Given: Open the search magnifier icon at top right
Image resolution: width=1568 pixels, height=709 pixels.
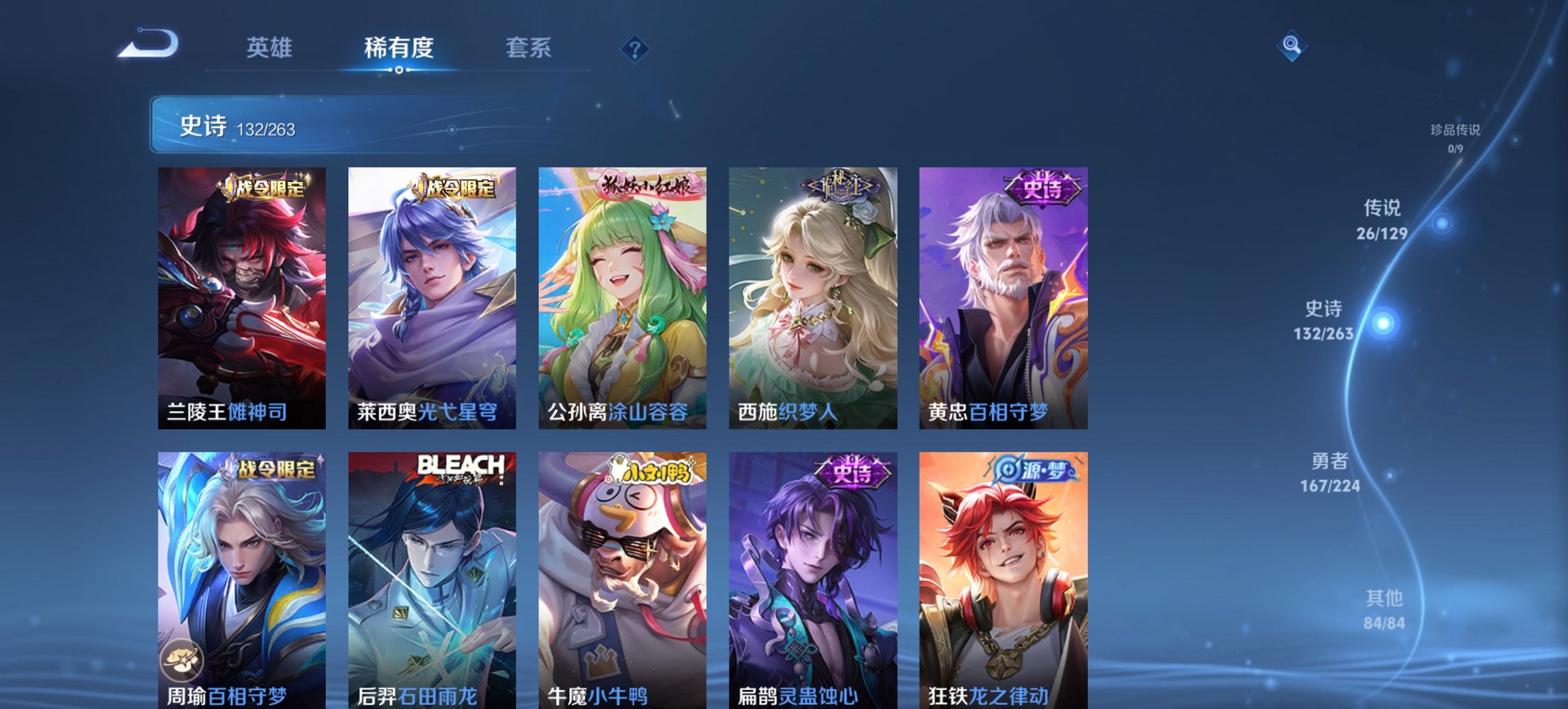Looking at the screenshot, I should tap(1290, 45).
